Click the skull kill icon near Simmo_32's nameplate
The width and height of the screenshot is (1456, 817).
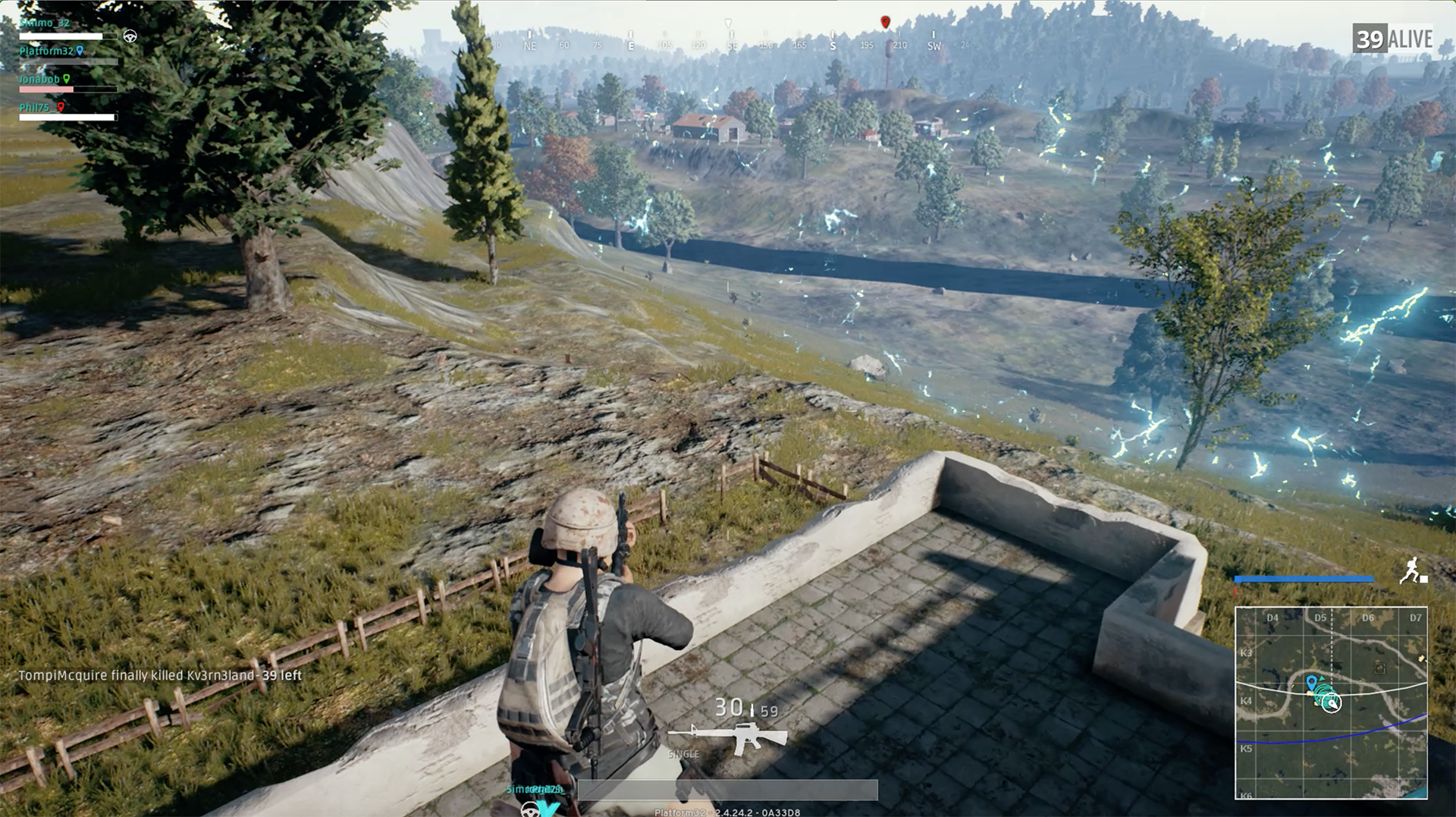click(531, 812)
